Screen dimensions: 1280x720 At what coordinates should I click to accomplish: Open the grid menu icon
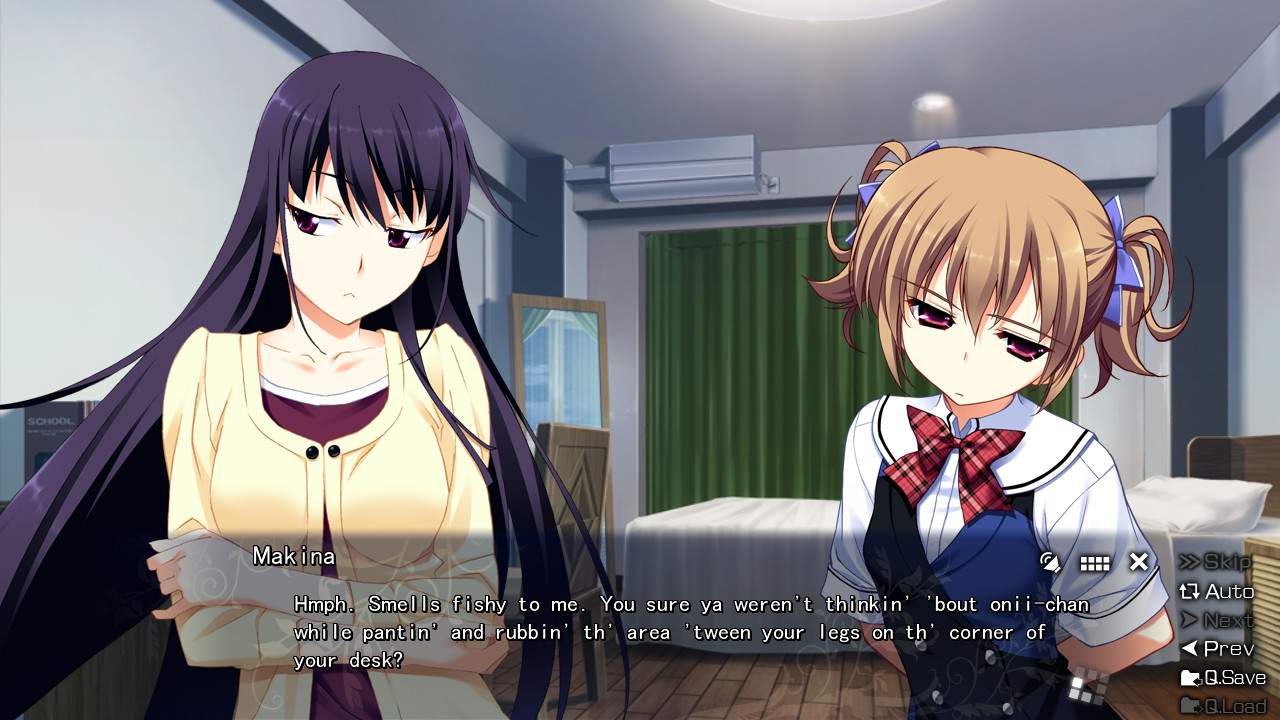tap(1095, 563)
